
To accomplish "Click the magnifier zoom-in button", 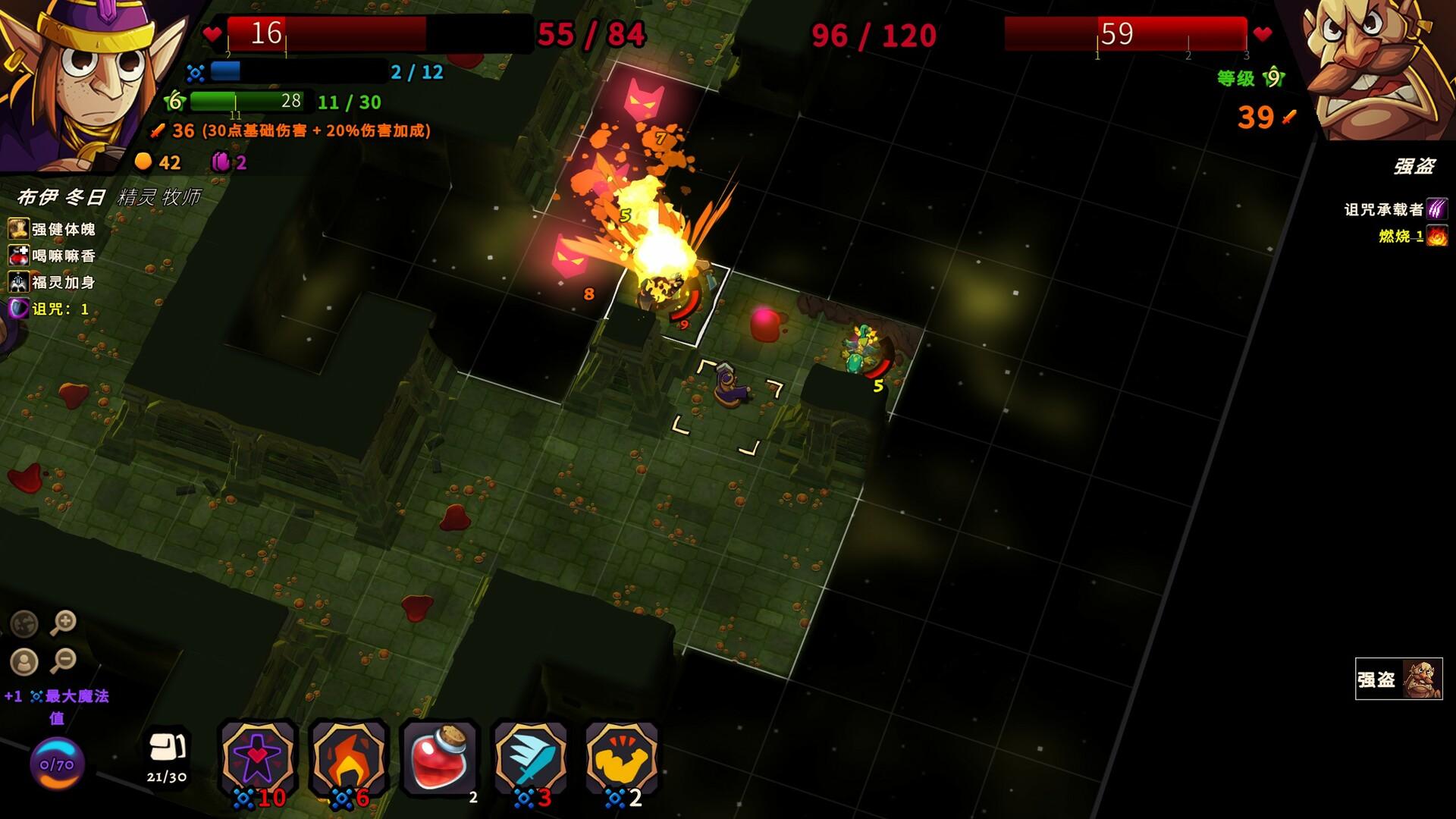I will point(64,623).
